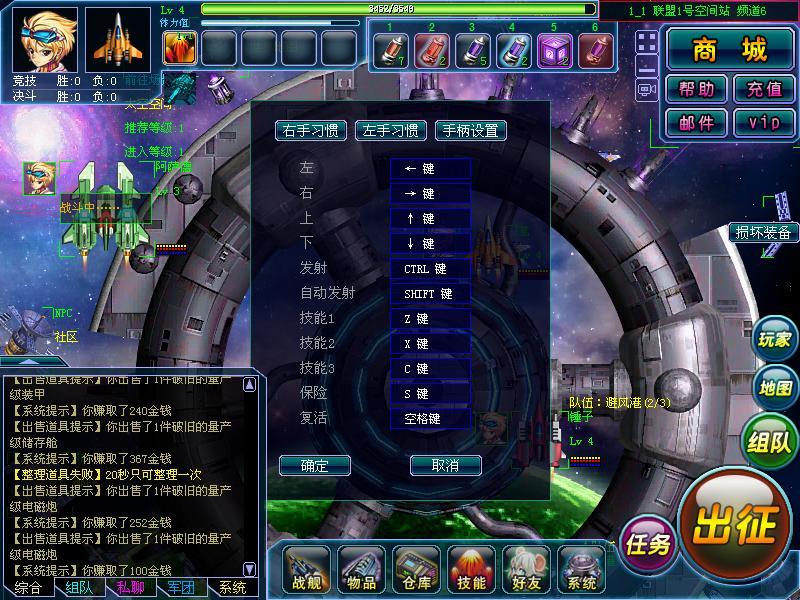Open the 充值 recharge page
The height and width of the screenshot is (600, 800).
763,89
